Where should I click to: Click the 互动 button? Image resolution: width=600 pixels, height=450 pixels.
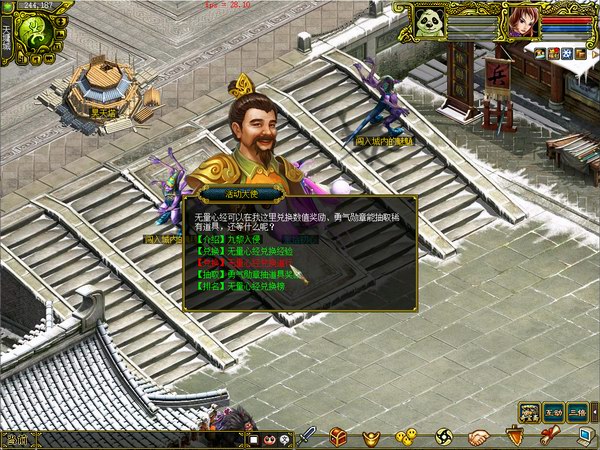coord(554,412)
